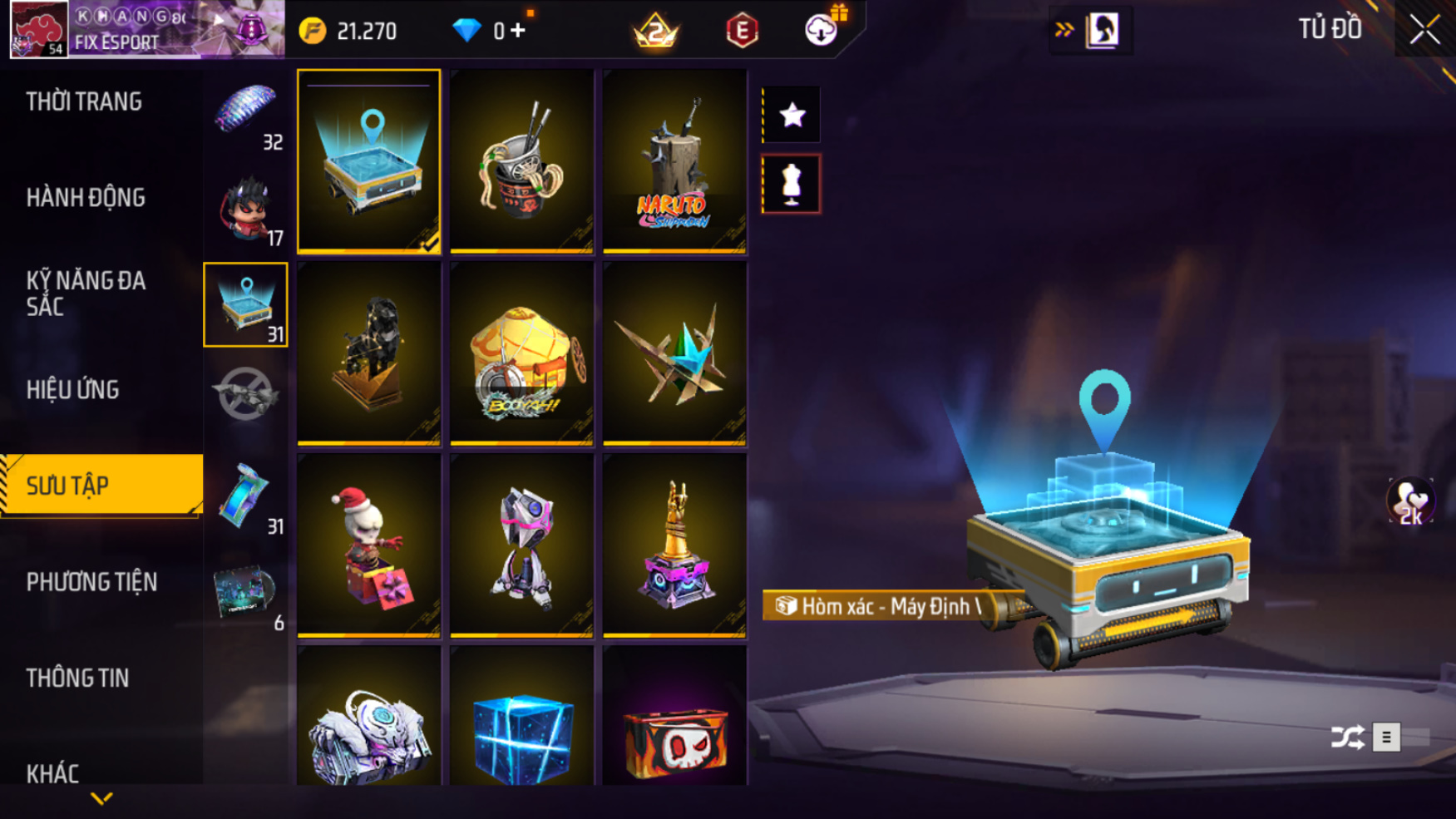
Task: Close the wardrobe with the X button
Action: pos(1424,30)
